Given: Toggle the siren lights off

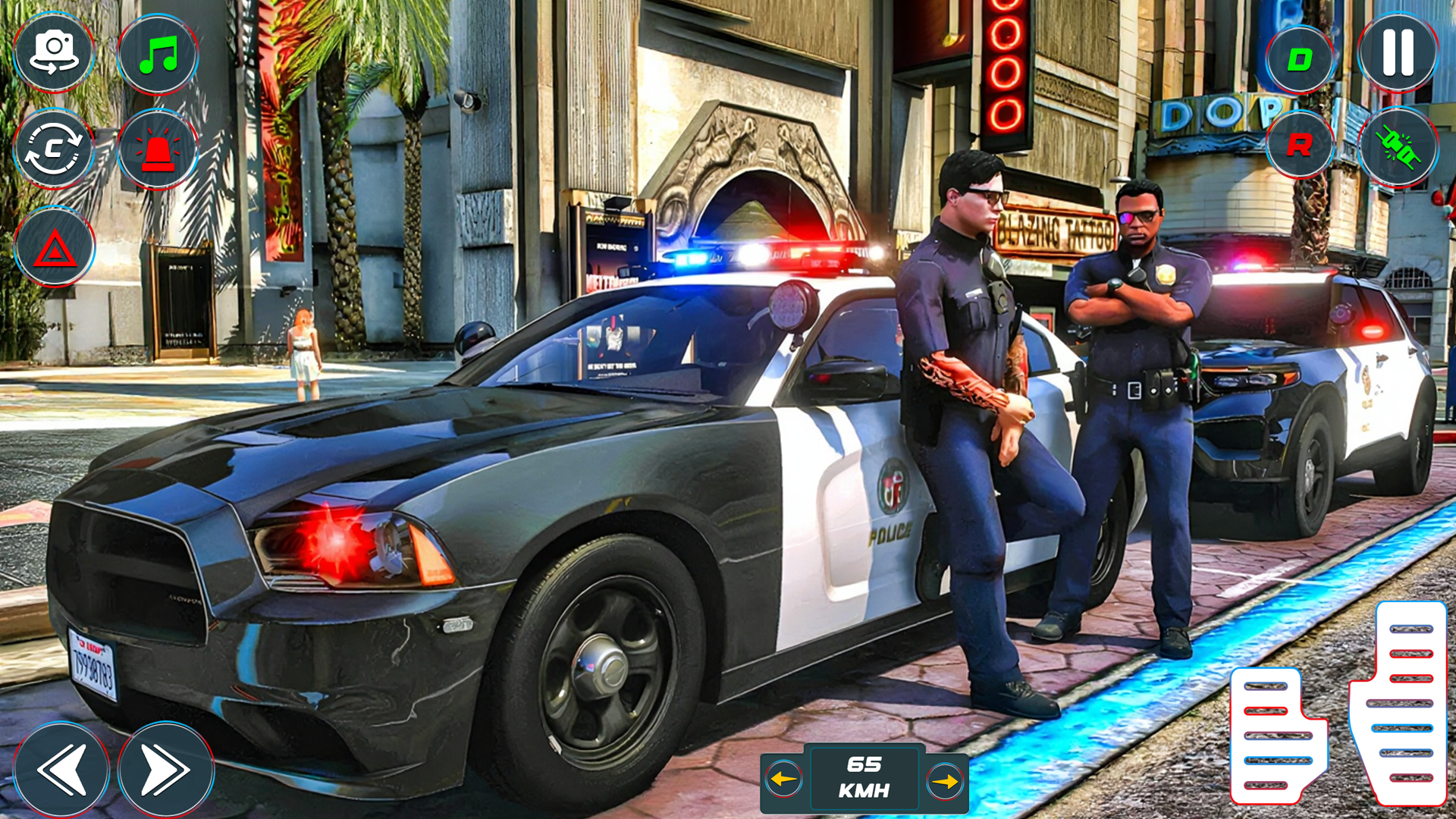Looking at the screenshot, I should click(155, 148).
